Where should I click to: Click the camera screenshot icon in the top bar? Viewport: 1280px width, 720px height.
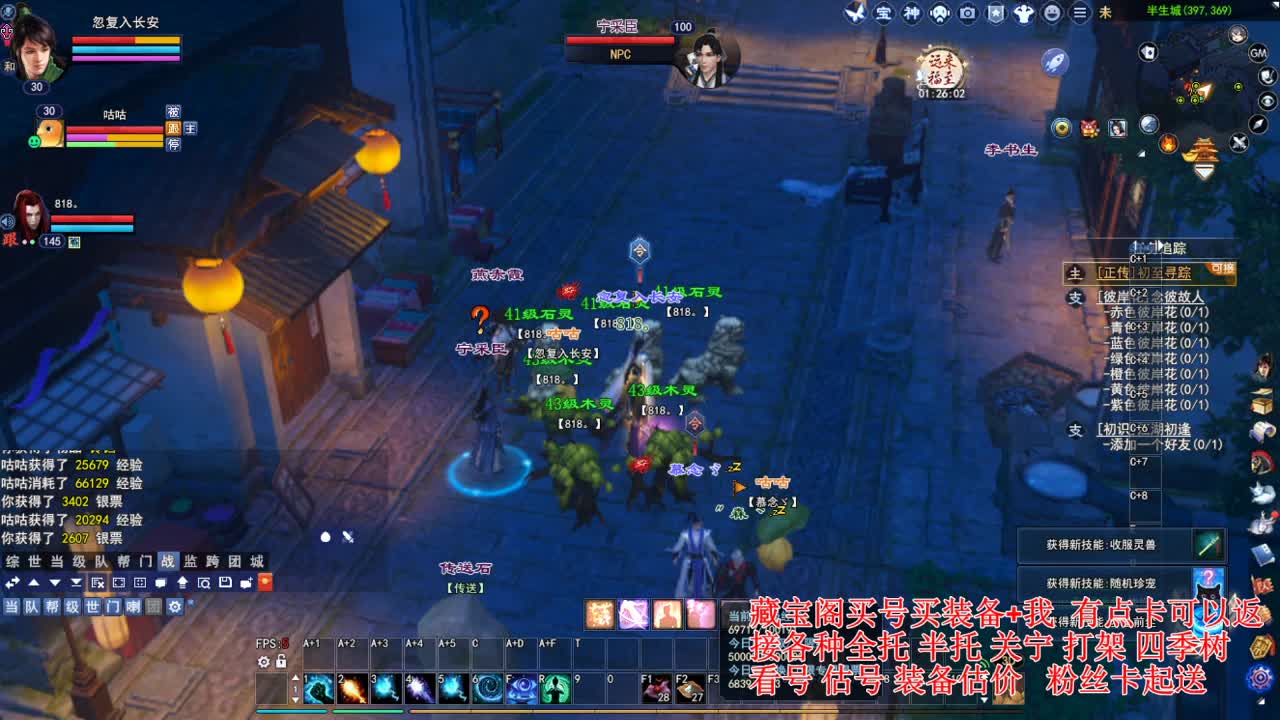point(967,14)
